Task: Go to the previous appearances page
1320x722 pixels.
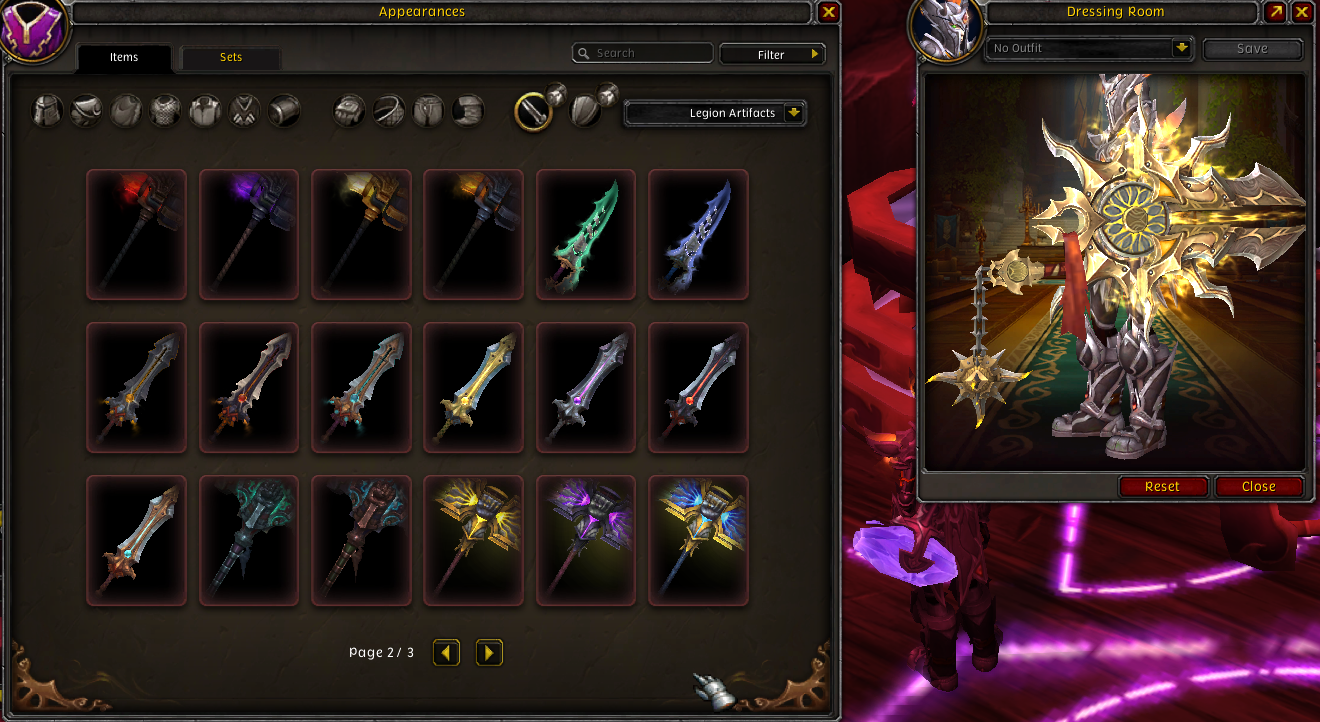Action: pyautogui.click(x=446, y=653)
